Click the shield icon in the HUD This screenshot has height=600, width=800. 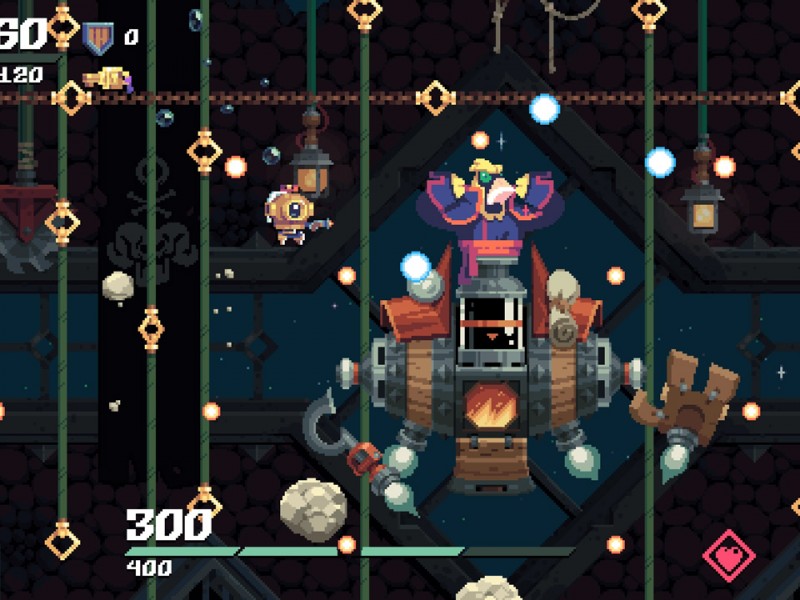[x=97, y=38]
